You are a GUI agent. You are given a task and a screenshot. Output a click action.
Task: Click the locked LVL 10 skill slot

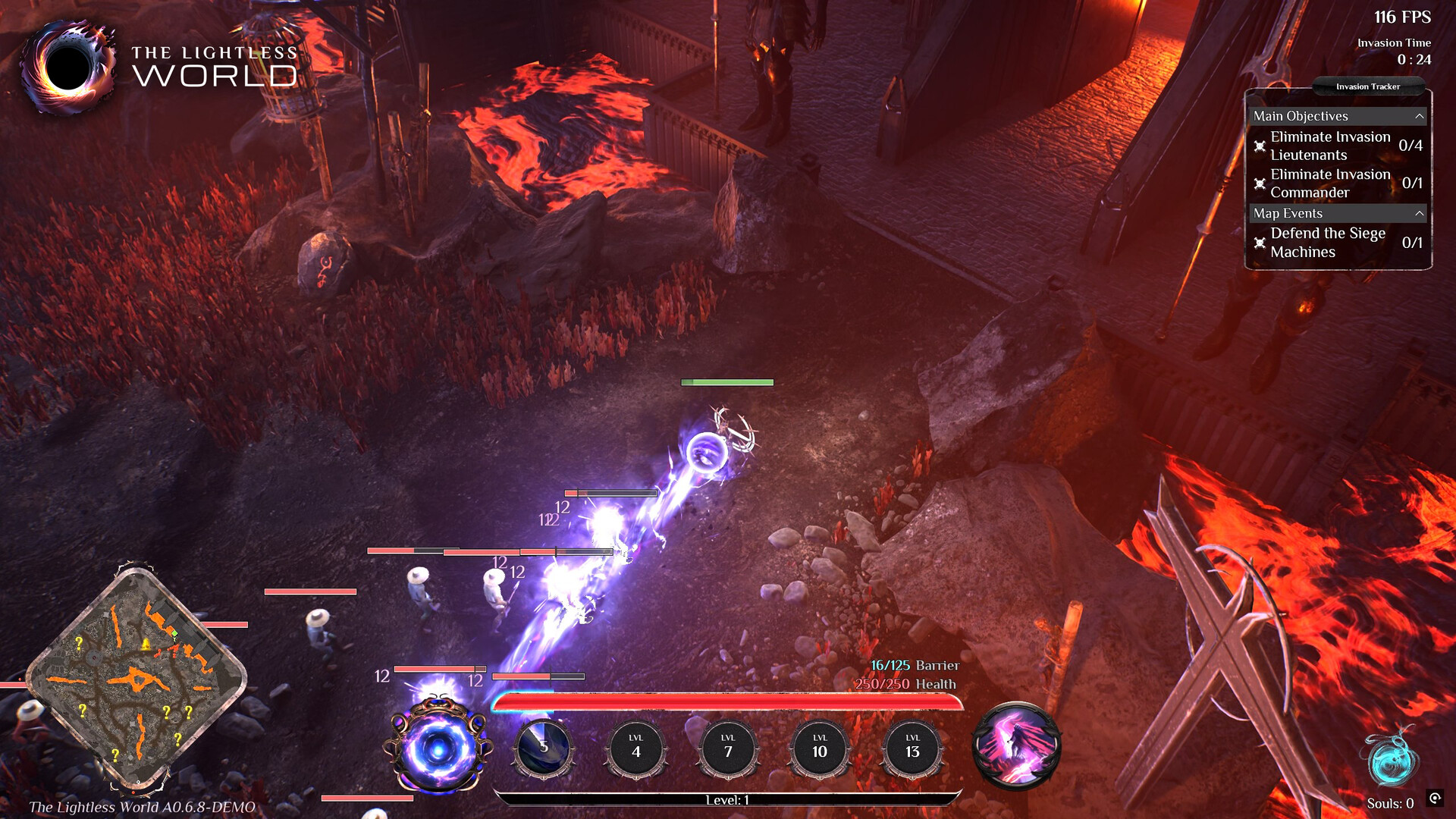point(820,748)
